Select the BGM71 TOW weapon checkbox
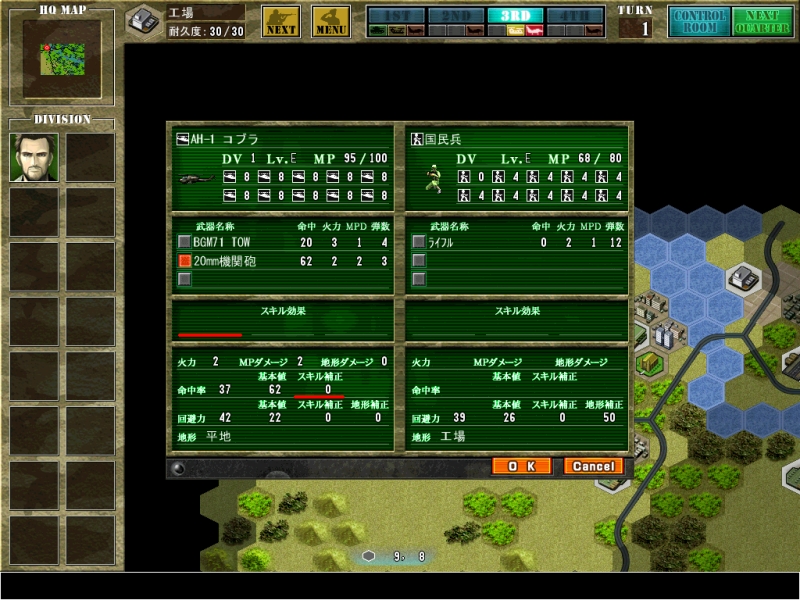The width and height of the screenshot is (800, 600). click(184, 242)
